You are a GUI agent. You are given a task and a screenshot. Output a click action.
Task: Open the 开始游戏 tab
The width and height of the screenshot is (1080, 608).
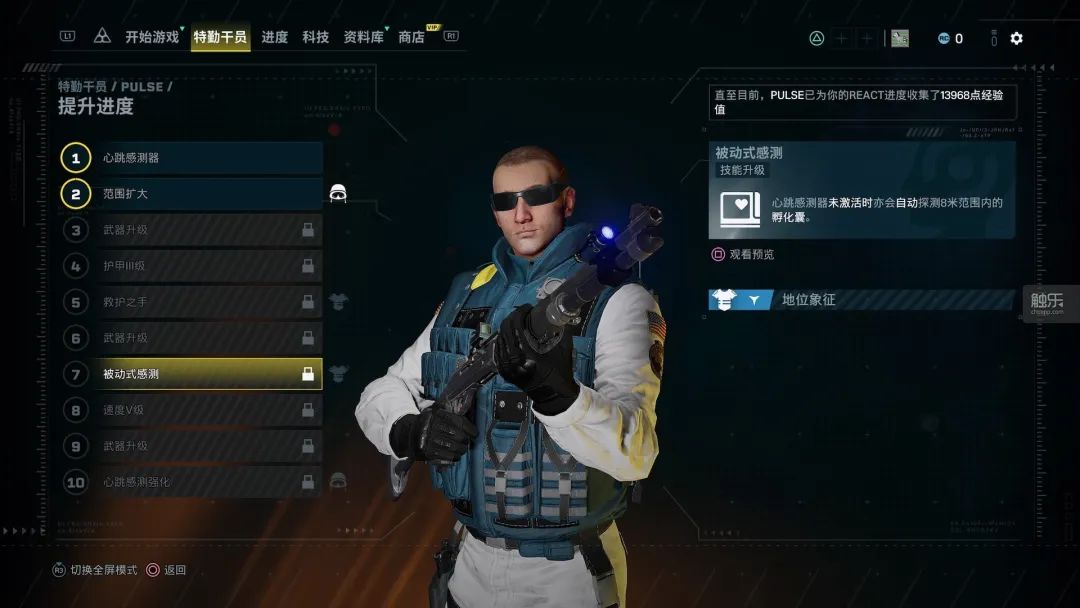coord(152,37)
